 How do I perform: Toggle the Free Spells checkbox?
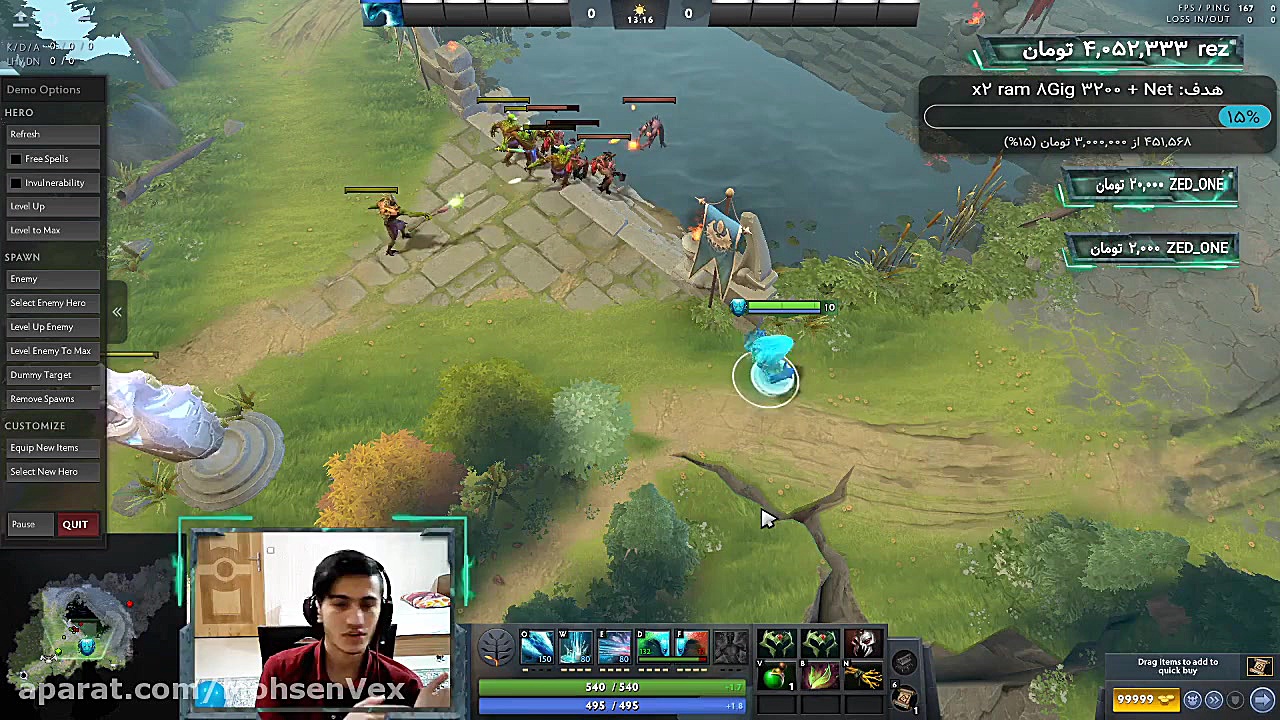coord(16,159)
